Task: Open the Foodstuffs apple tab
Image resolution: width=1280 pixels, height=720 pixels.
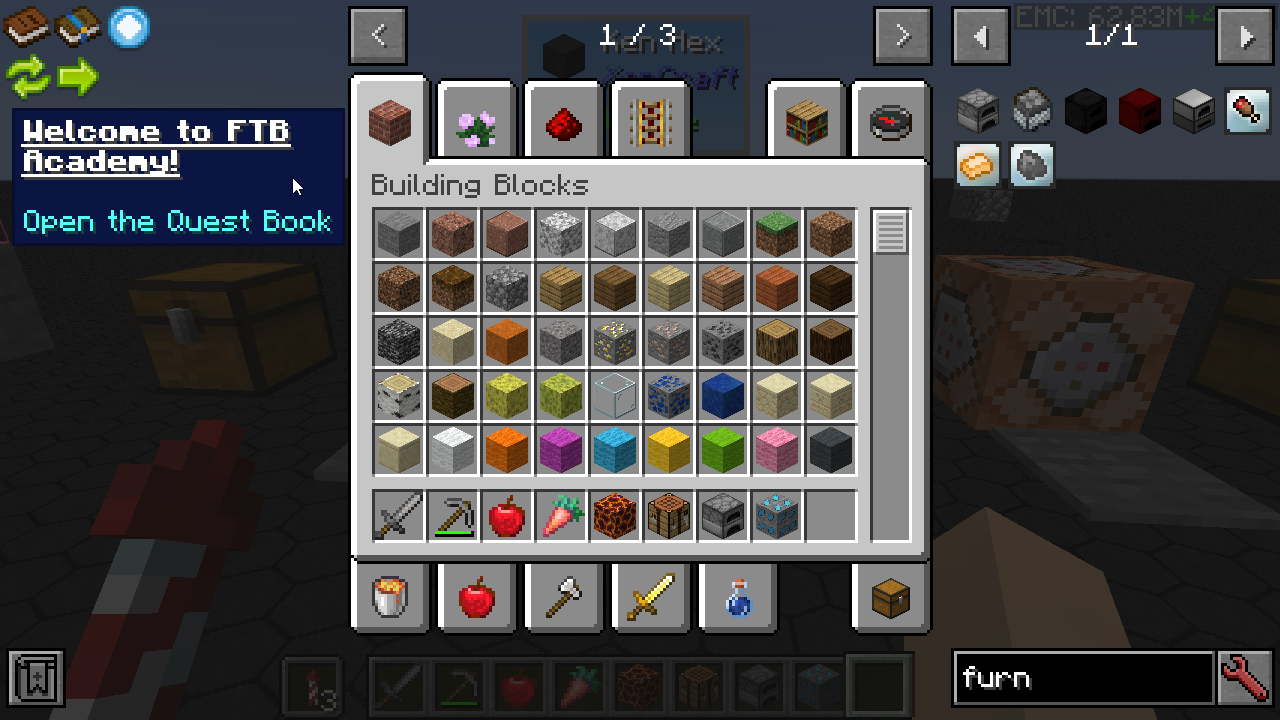Action: pyautogui.click(x=477, y=598)
